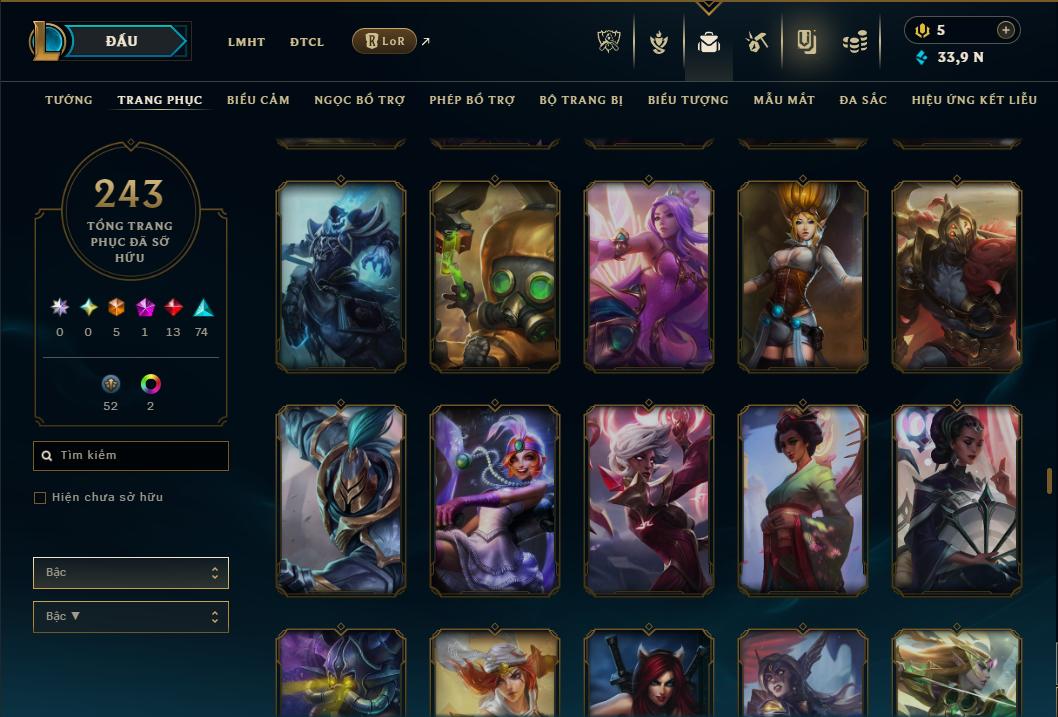Open the BIỂU CẢM emotes tab
This screenshot has width=1058, height=717.
(x=258, y=100)
